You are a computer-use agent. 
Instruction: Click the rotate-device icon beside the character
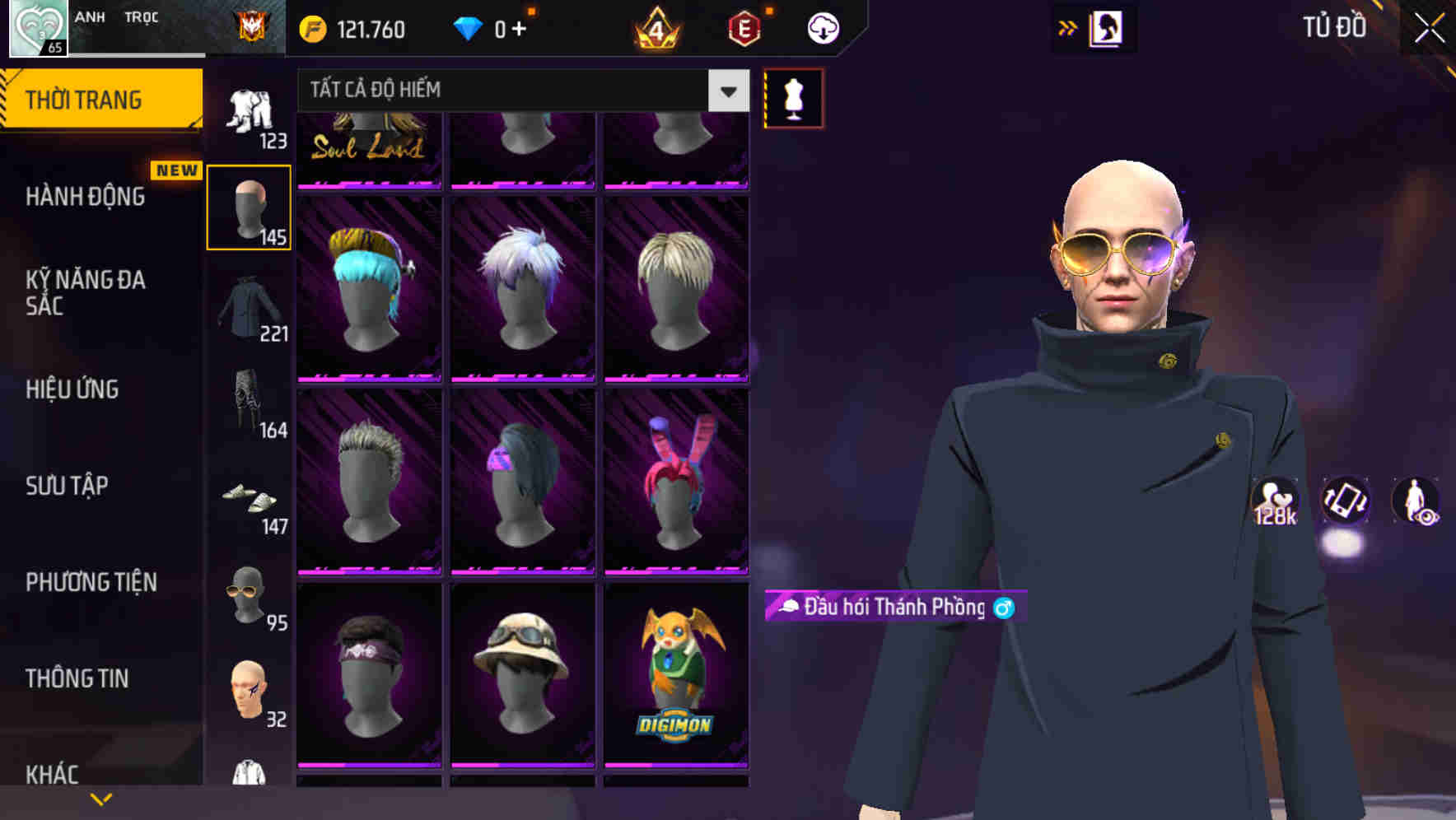tap(1346, 502)
